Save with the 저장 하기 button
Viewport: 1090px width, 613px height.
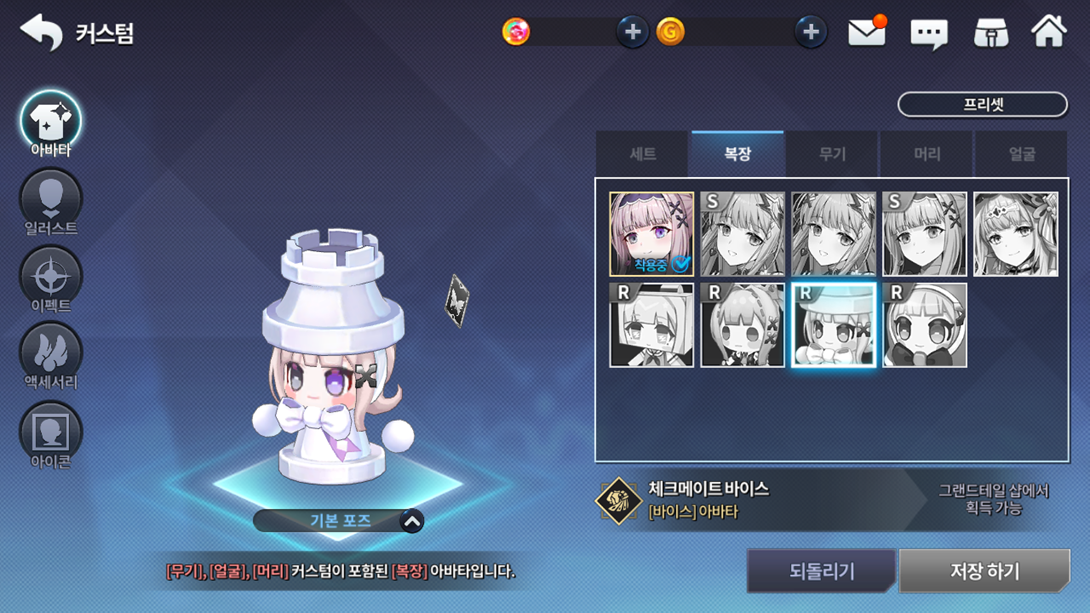pyautogui.click(x=984, y=571)
